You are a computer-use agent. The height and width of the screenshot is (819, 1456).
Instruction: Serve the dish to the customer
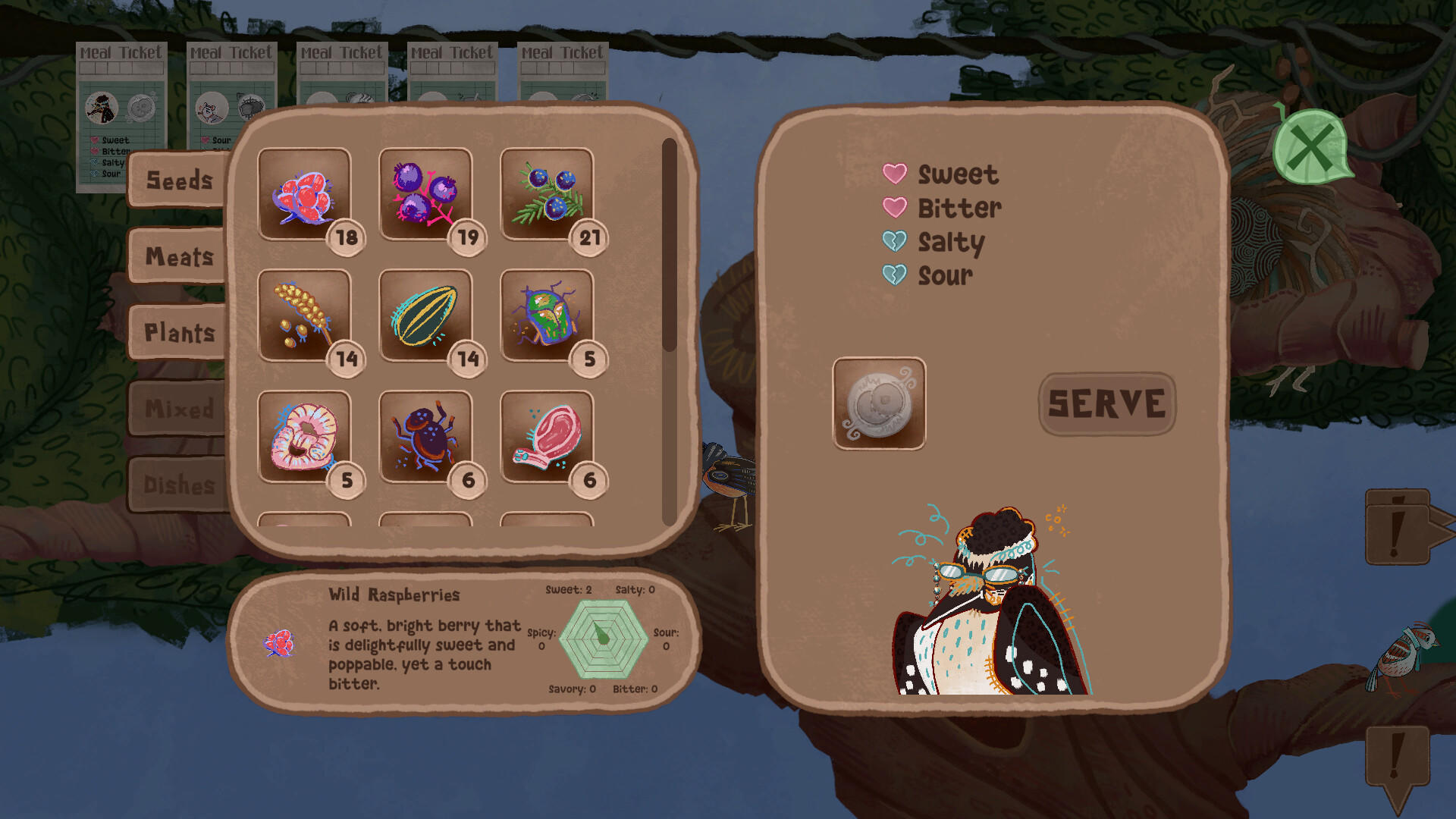[x=1106, y=403]
